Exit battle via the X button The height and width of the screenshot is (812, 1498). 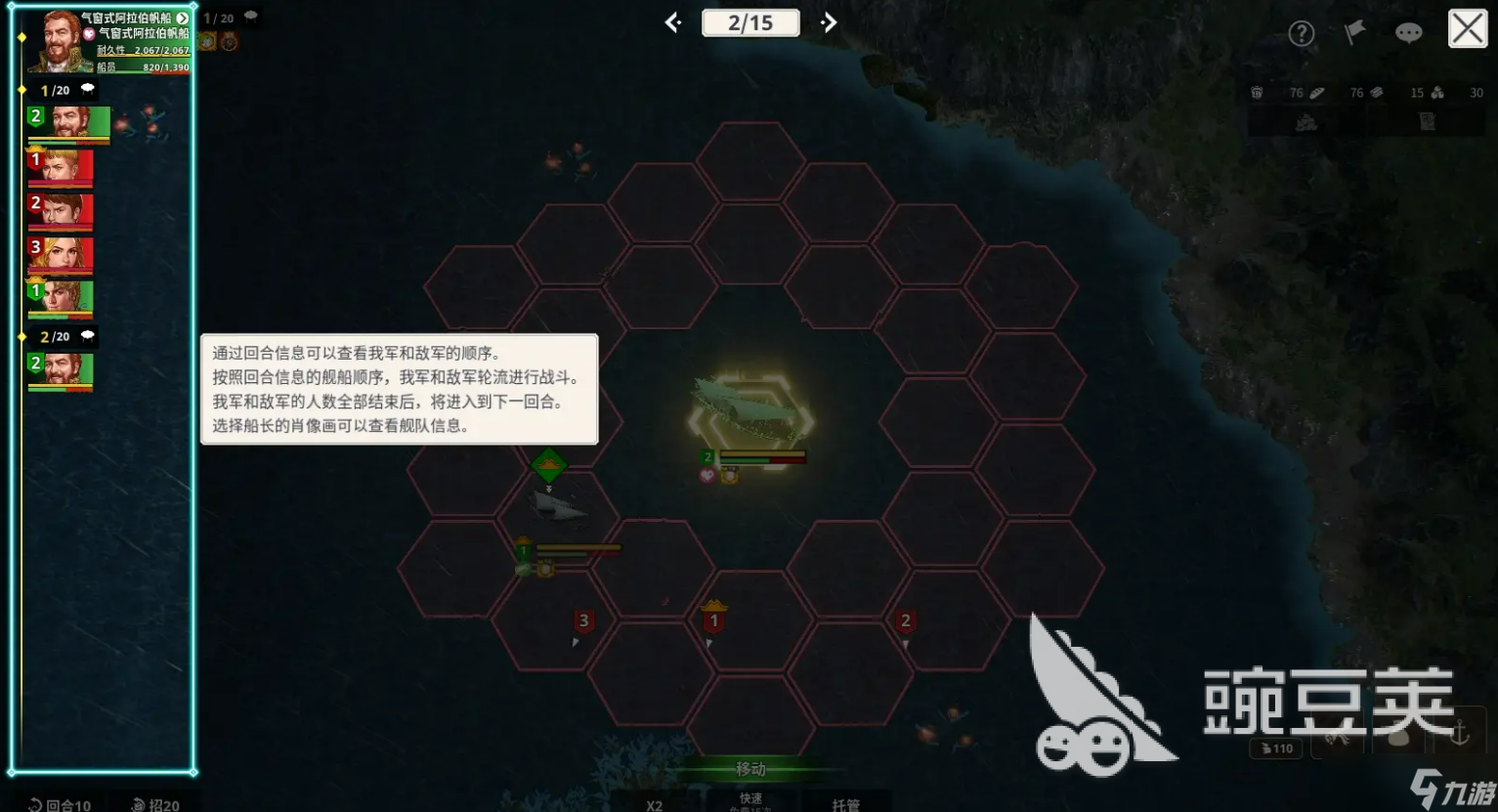click(1467, 28)
